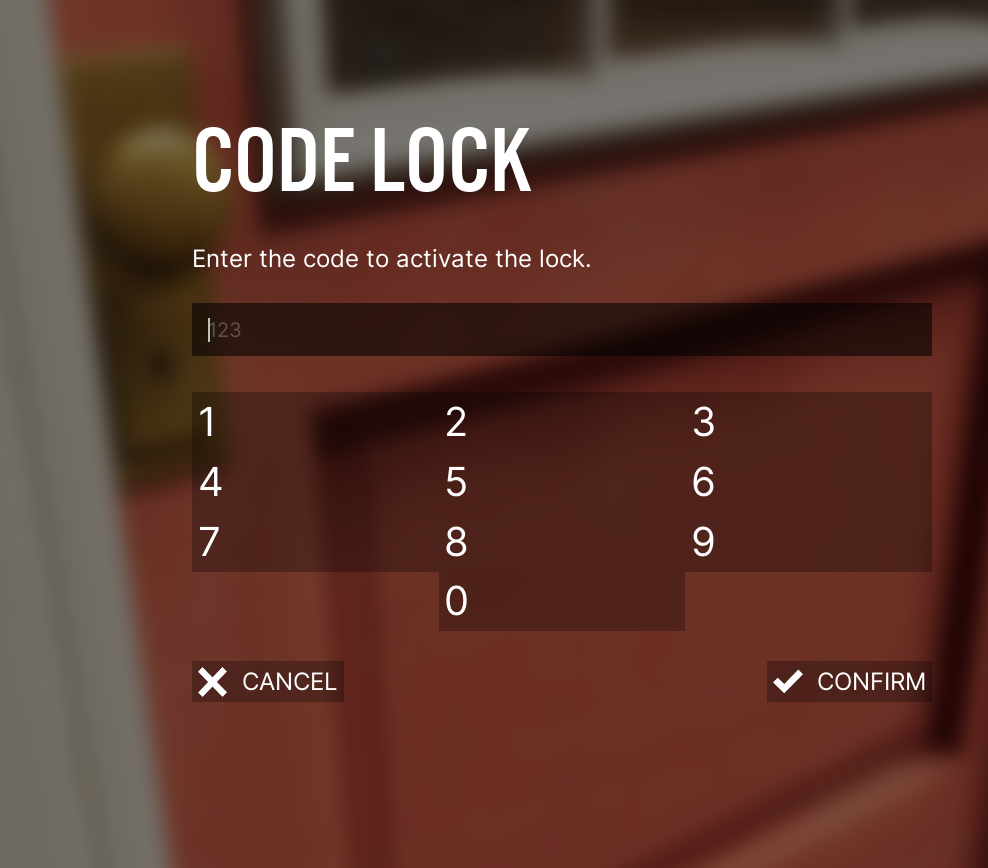Focus the code entry field

click(561, 330)
